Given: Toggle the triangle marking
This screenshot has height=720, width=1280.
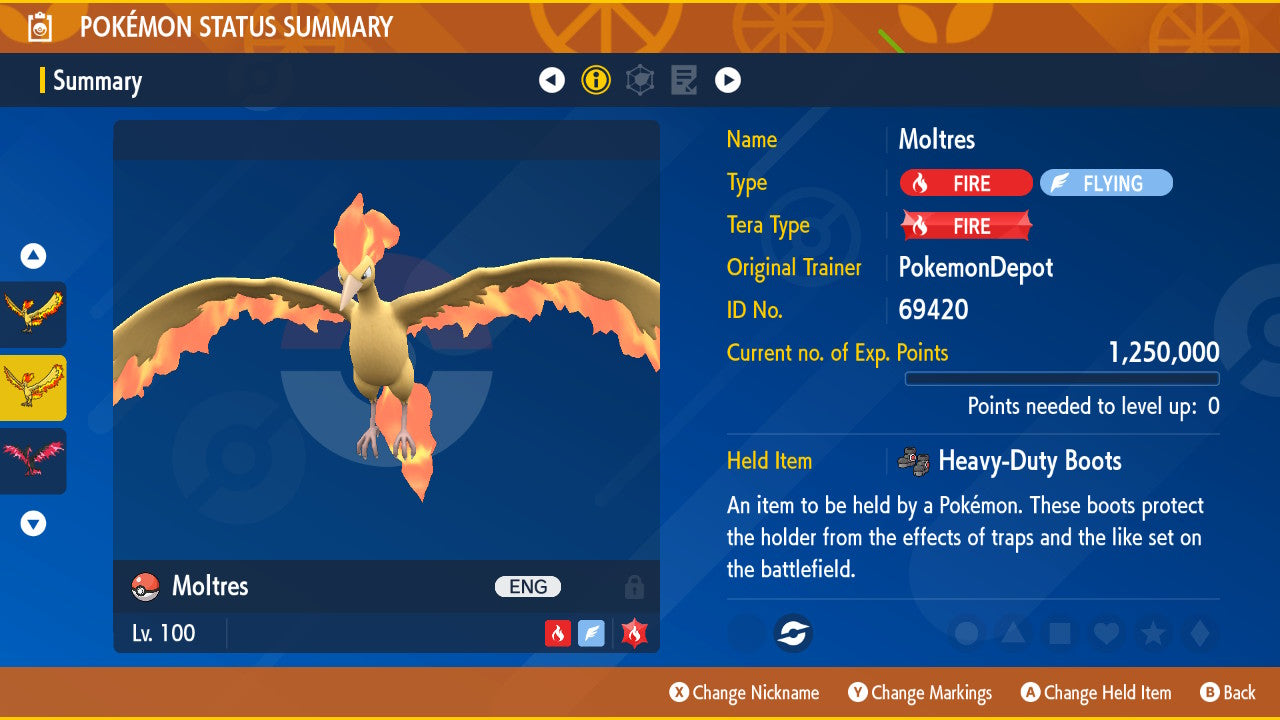Looking at the screenshot, I should (x=1013, y=633).
